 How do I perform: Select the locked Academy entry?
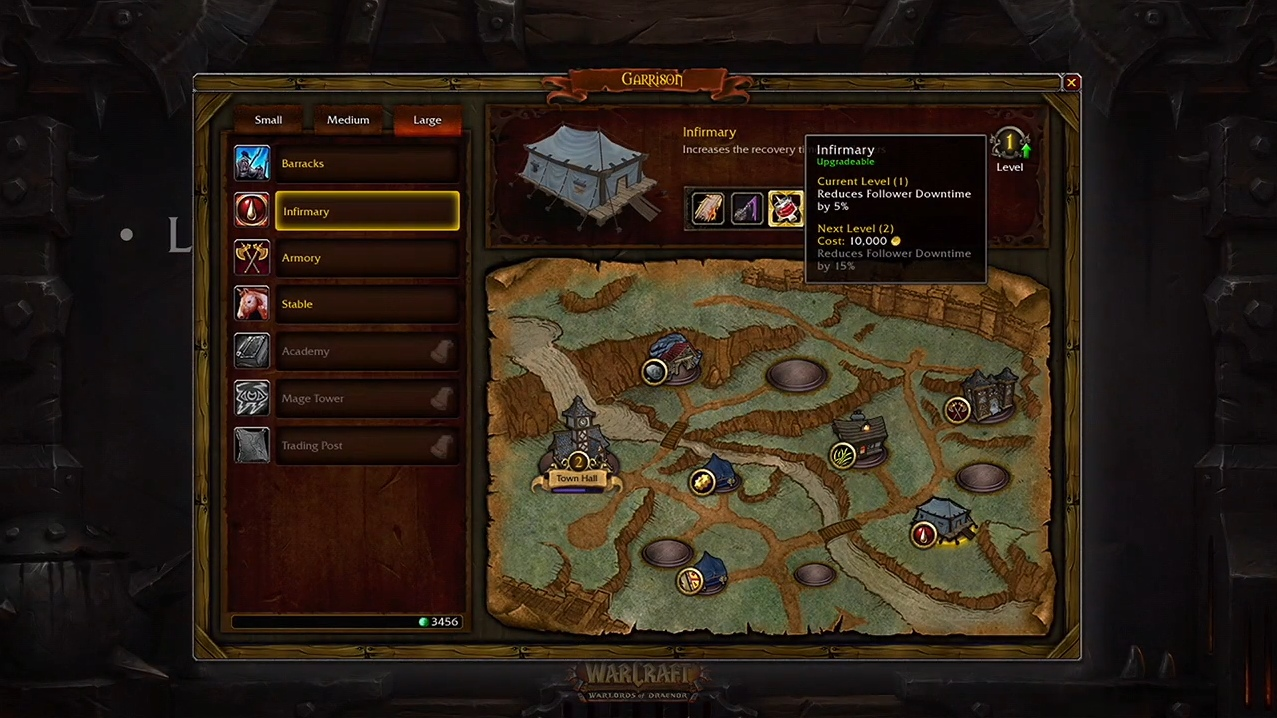tap(366, 351)
